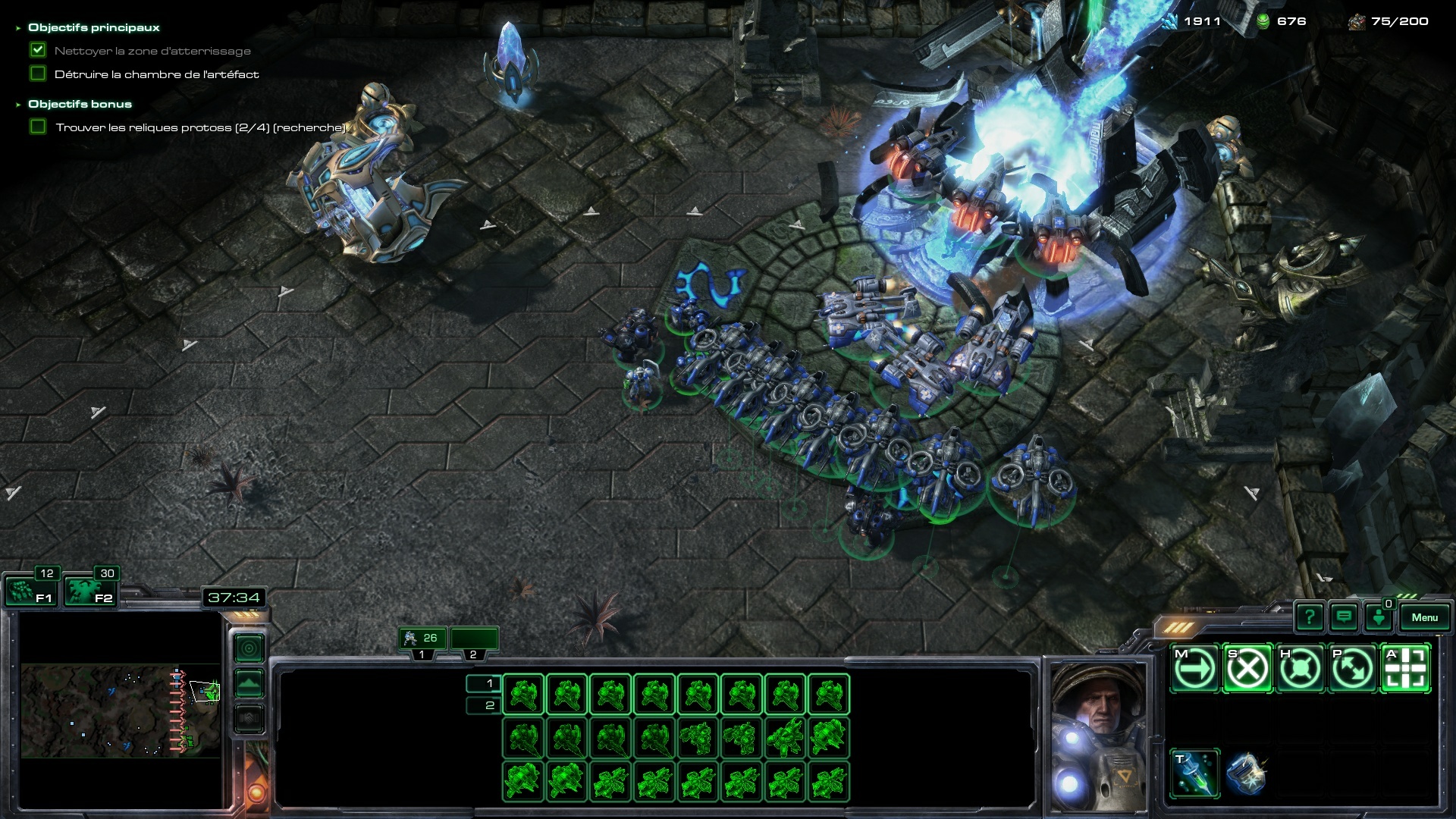Select the Attack command
The width and height of the screenshot is (1456, 819).
point(1405,669)
